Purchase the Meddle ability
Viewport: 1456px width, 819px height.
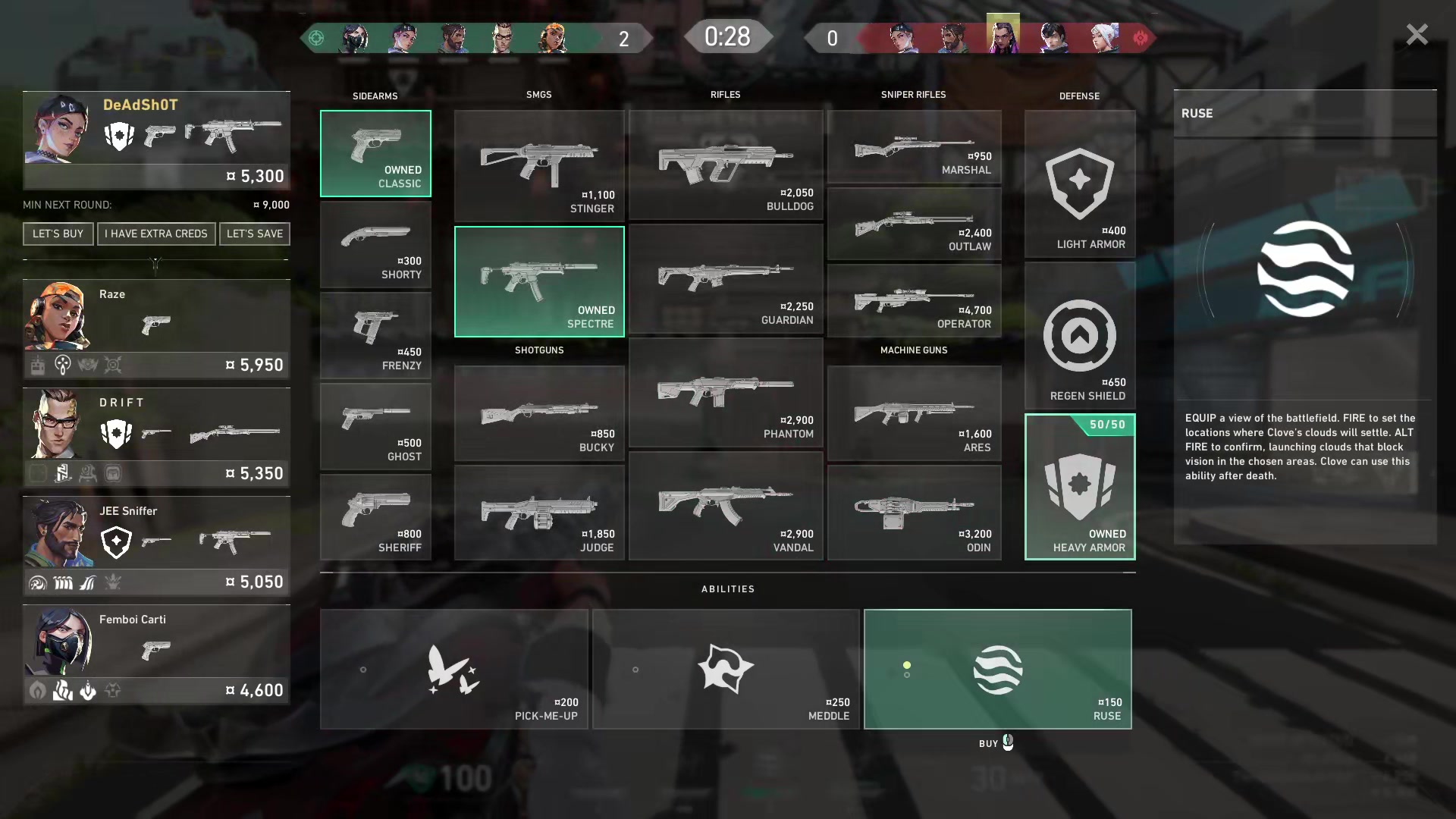click(726, 669)
